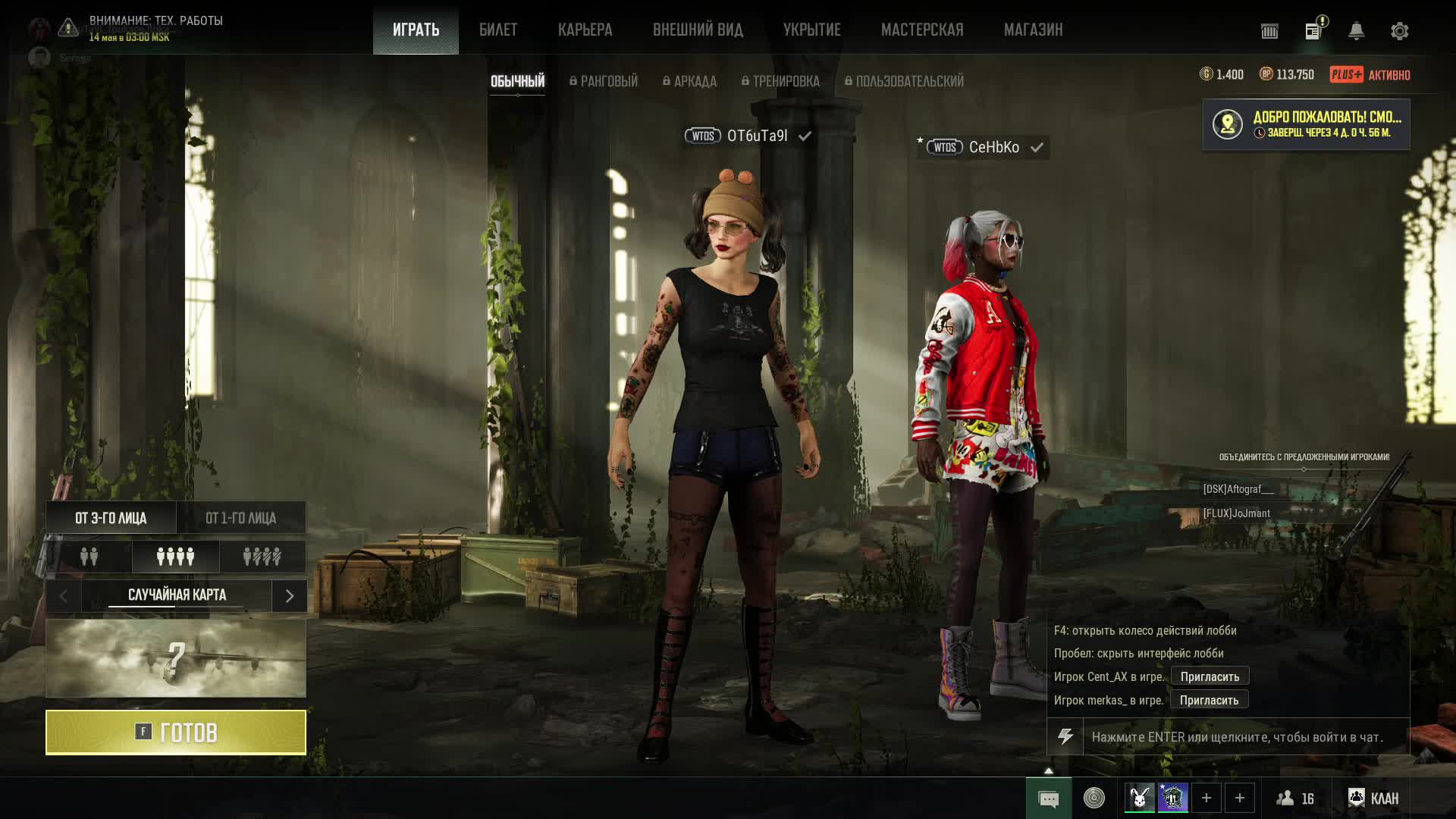This screenshot has width=1456, height=819.
Task: Open the ВНЕШНИЙ ВИД customization tab
Action: [x=698, y=30]
